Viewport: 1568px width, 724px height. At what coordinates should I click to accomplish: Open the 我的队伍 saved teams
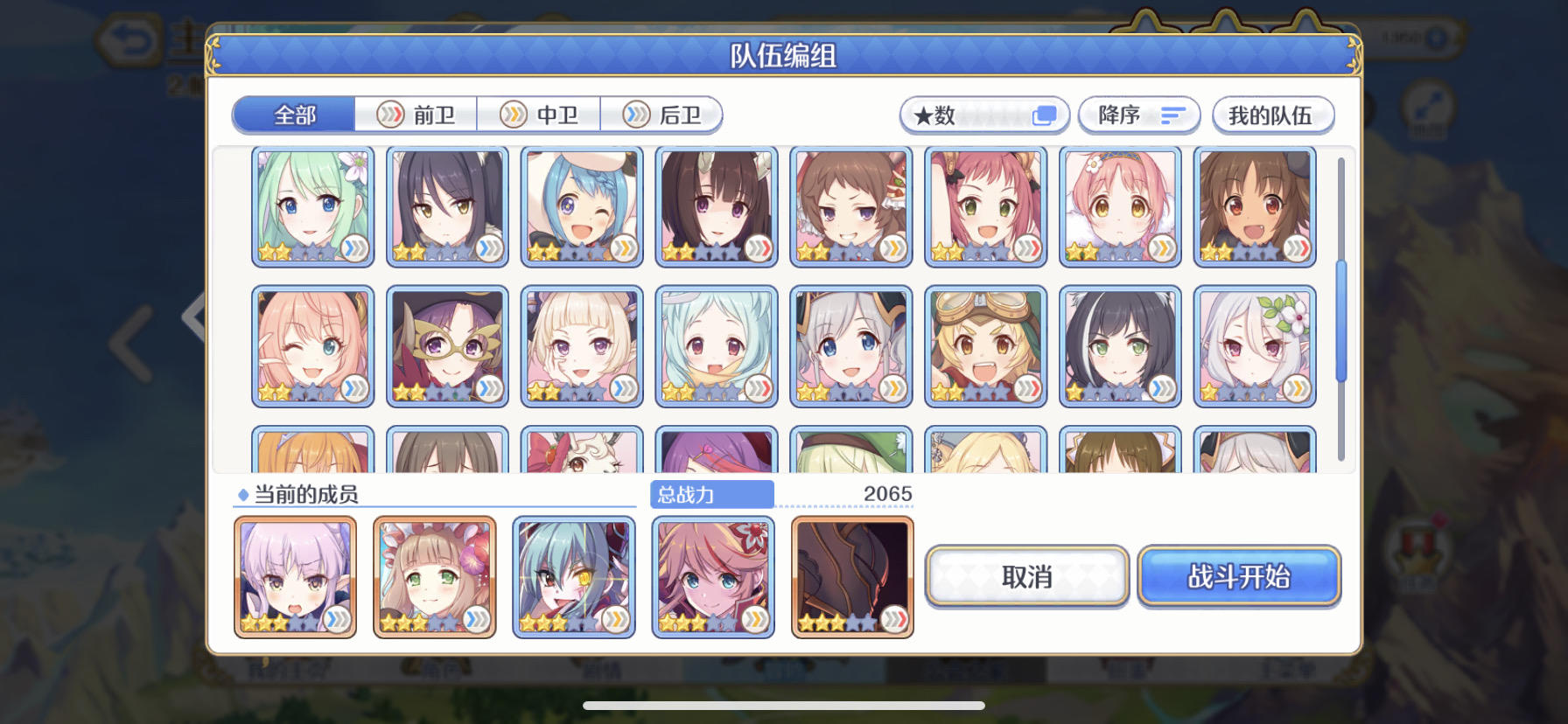[x=1271, y=115]
